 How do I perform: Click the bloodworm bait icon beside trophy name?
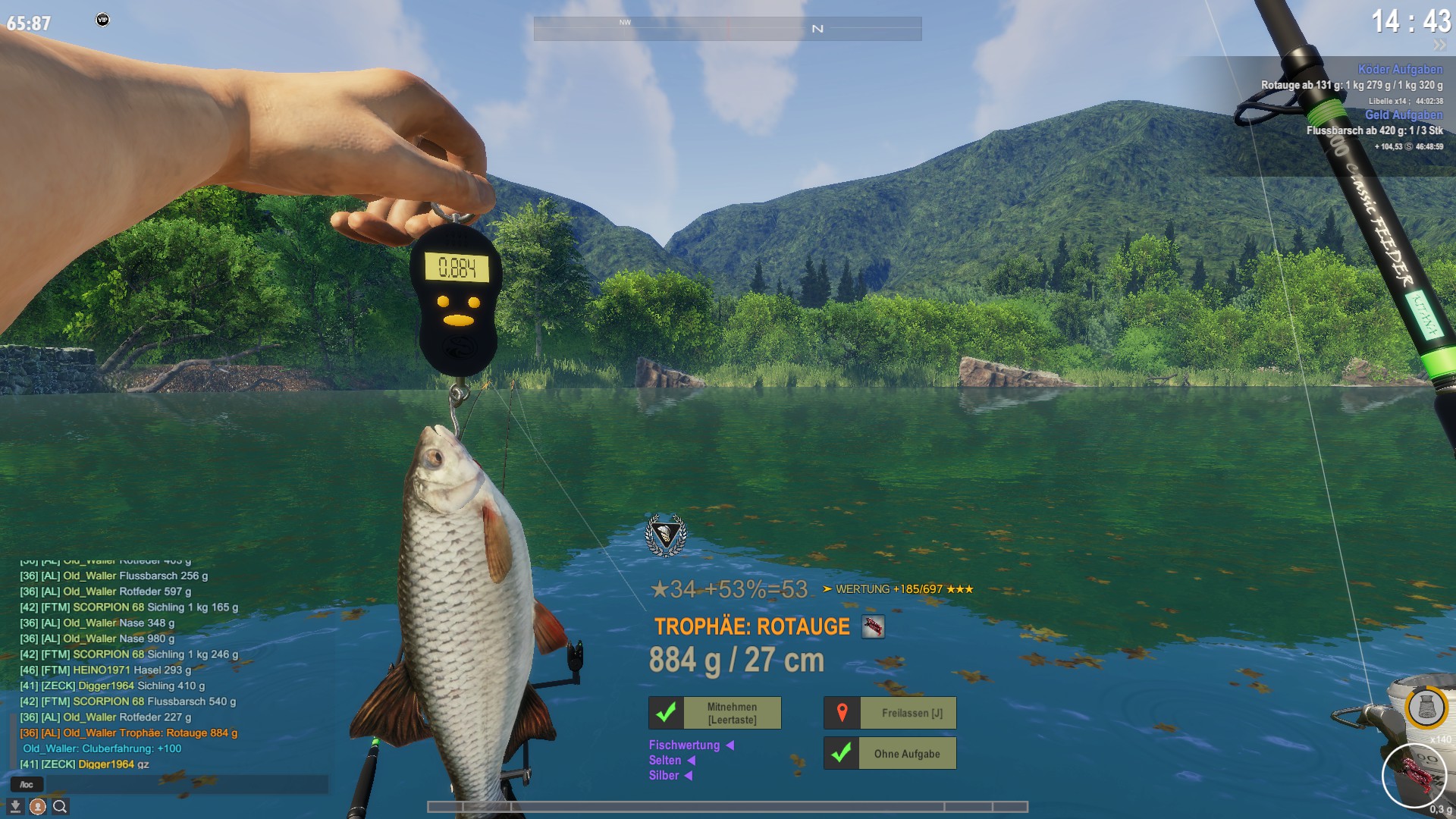(873, 627)
